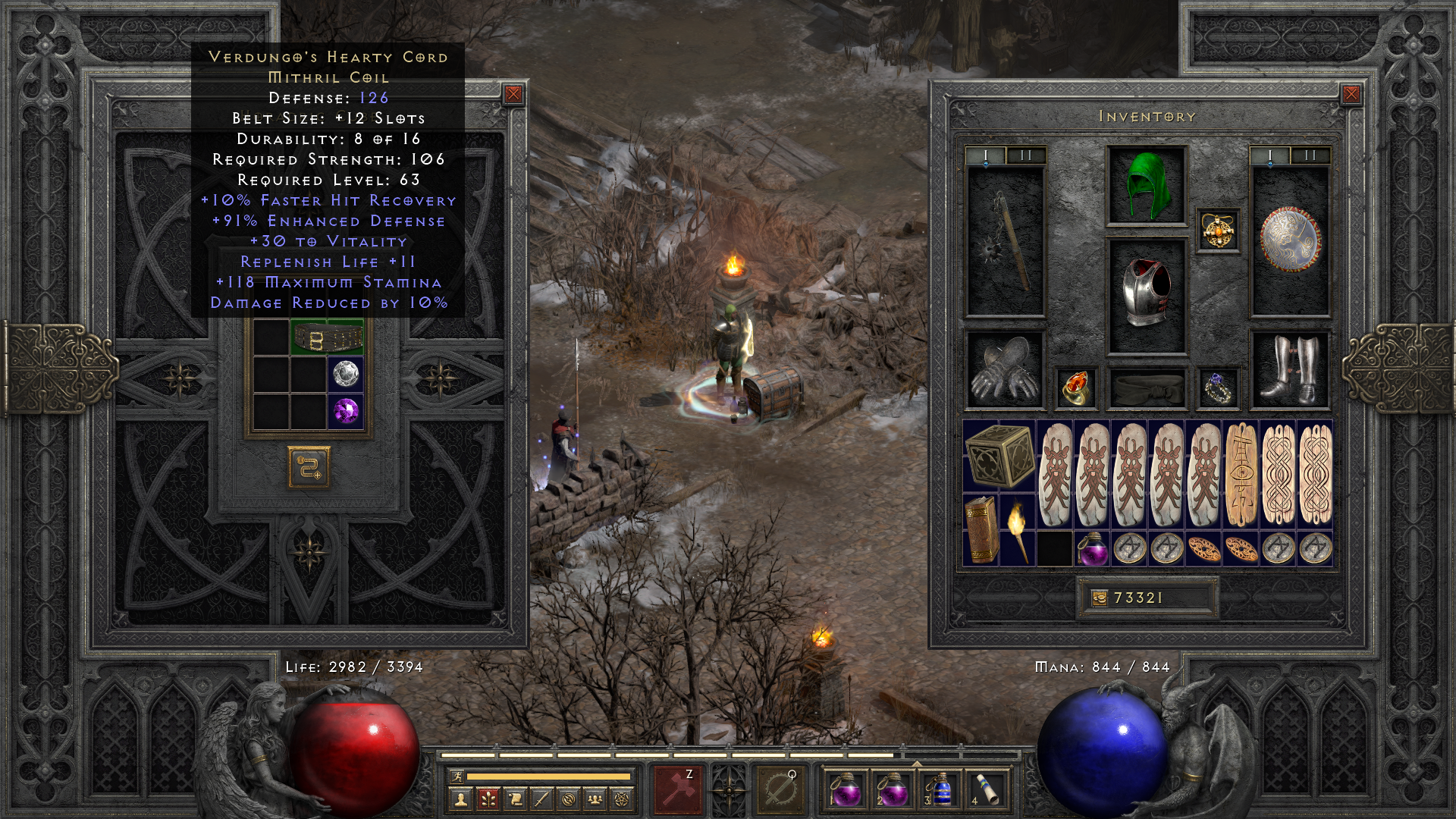Select the equipped steel breastplate armor
This screenshot has width=1456, height=819.
(1146, 296)
